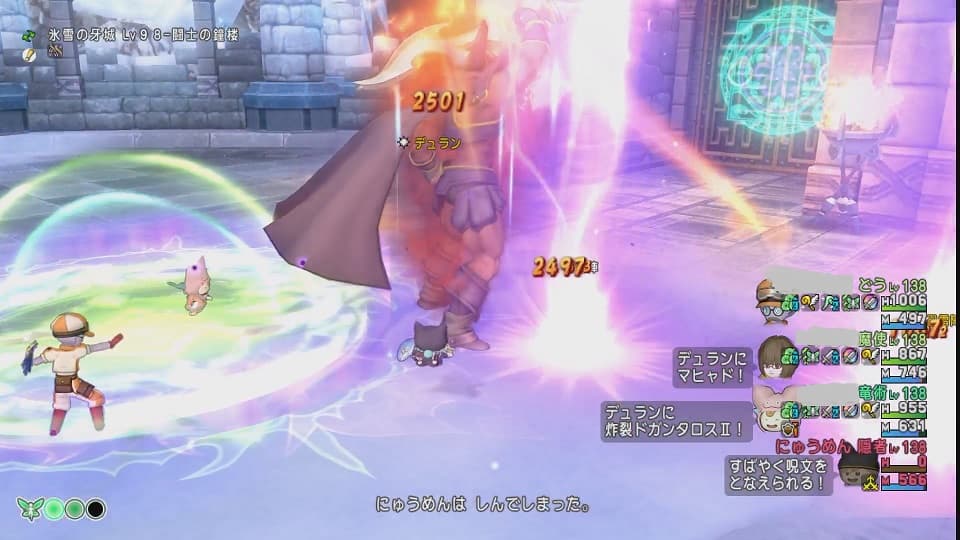Click the yellow exclamation notice icon
Viewport: 960px width, 540px height.
(31, 49)
